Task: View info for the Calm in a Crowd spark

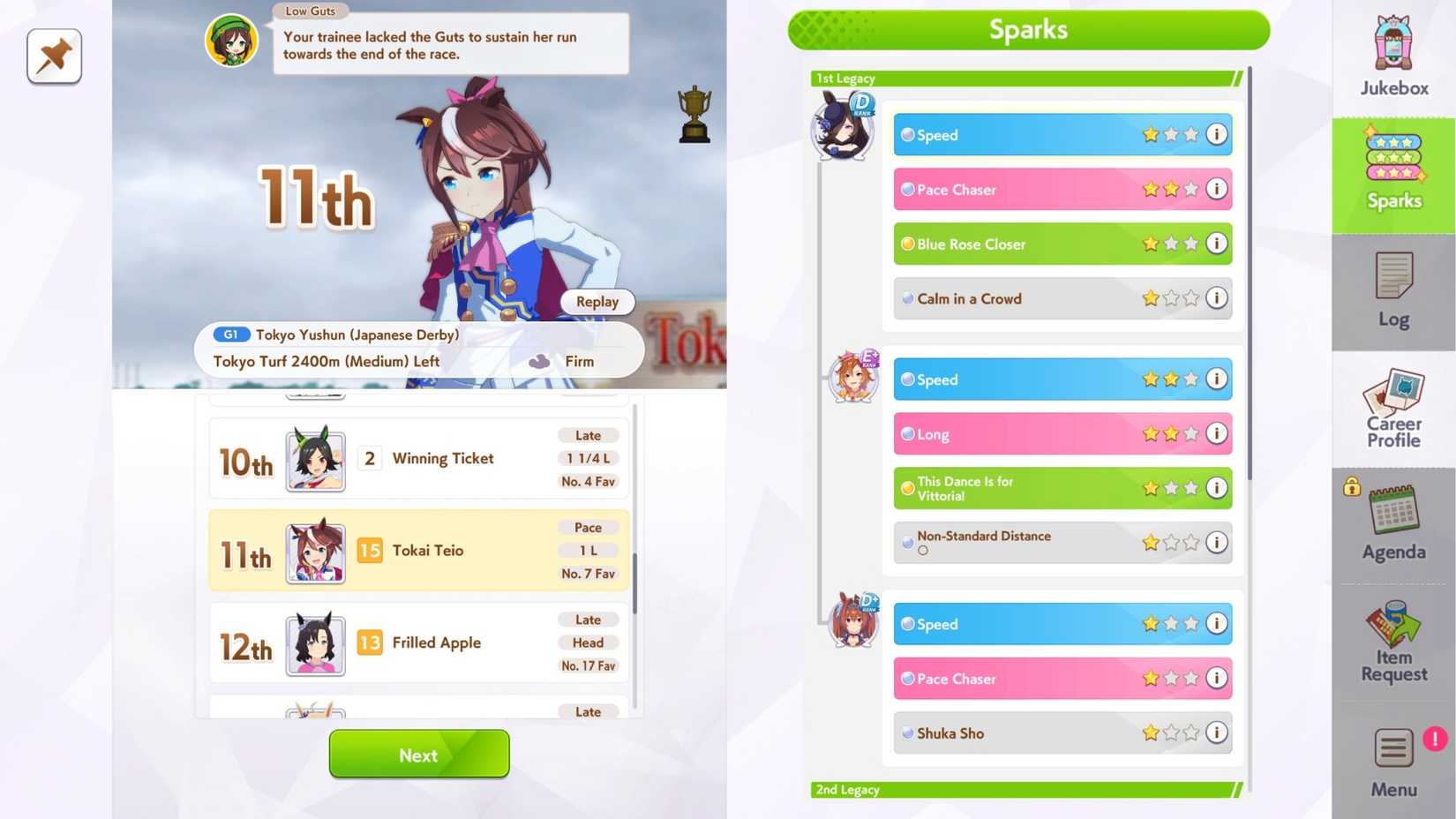Action: click(x=1217, y=298)
